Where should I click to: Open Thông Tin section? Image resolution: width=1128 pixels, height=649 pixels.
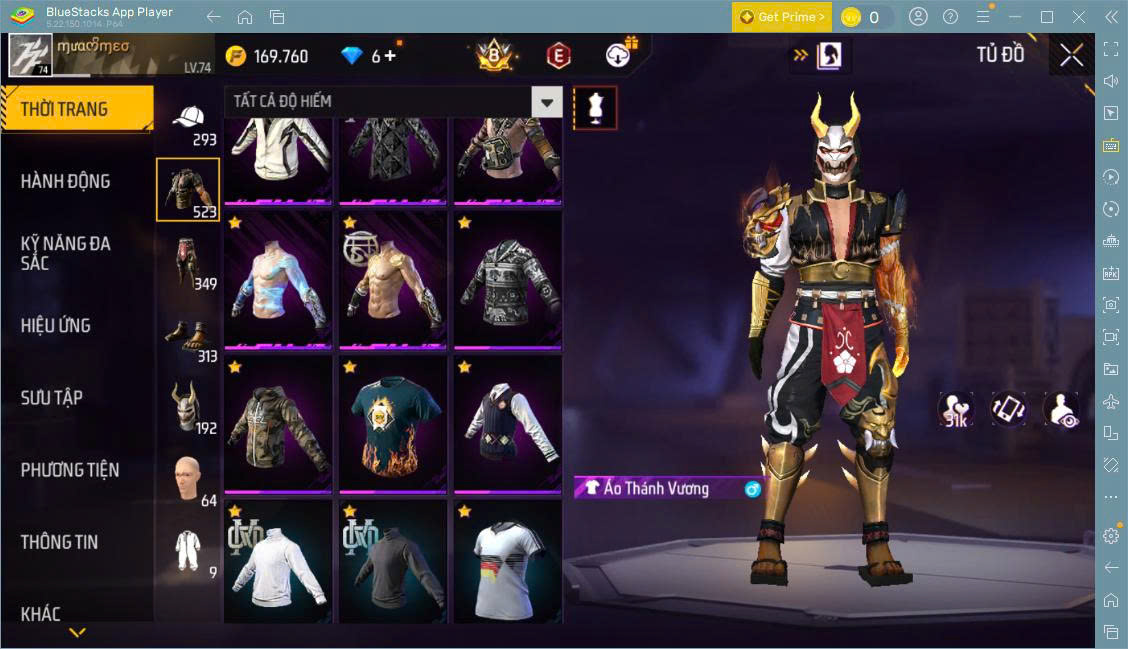pos(60,542)
